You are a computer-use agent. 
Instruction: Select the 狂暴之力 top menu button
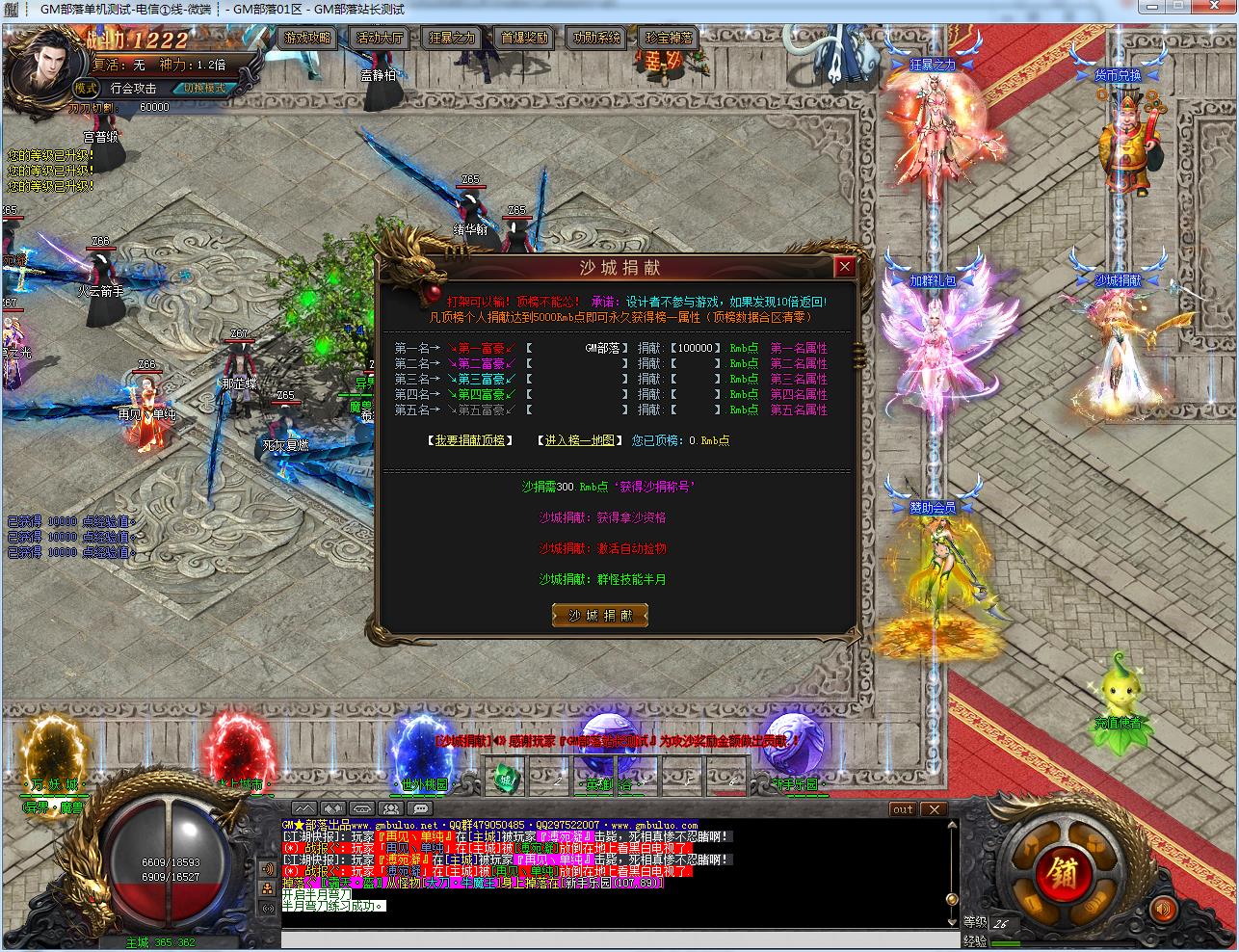(x=451, y=39)
